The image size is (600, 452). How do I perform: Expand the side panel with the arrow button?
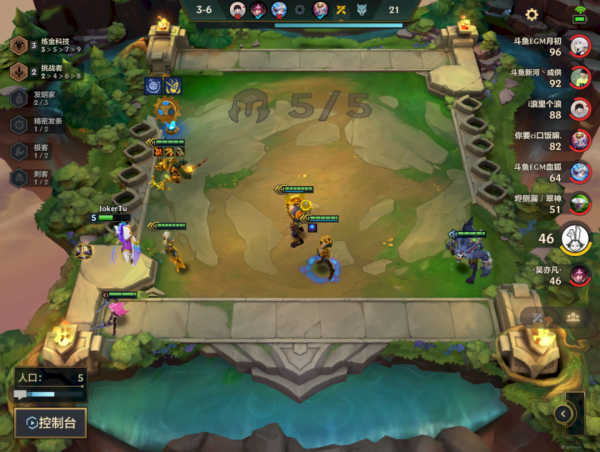565,412
